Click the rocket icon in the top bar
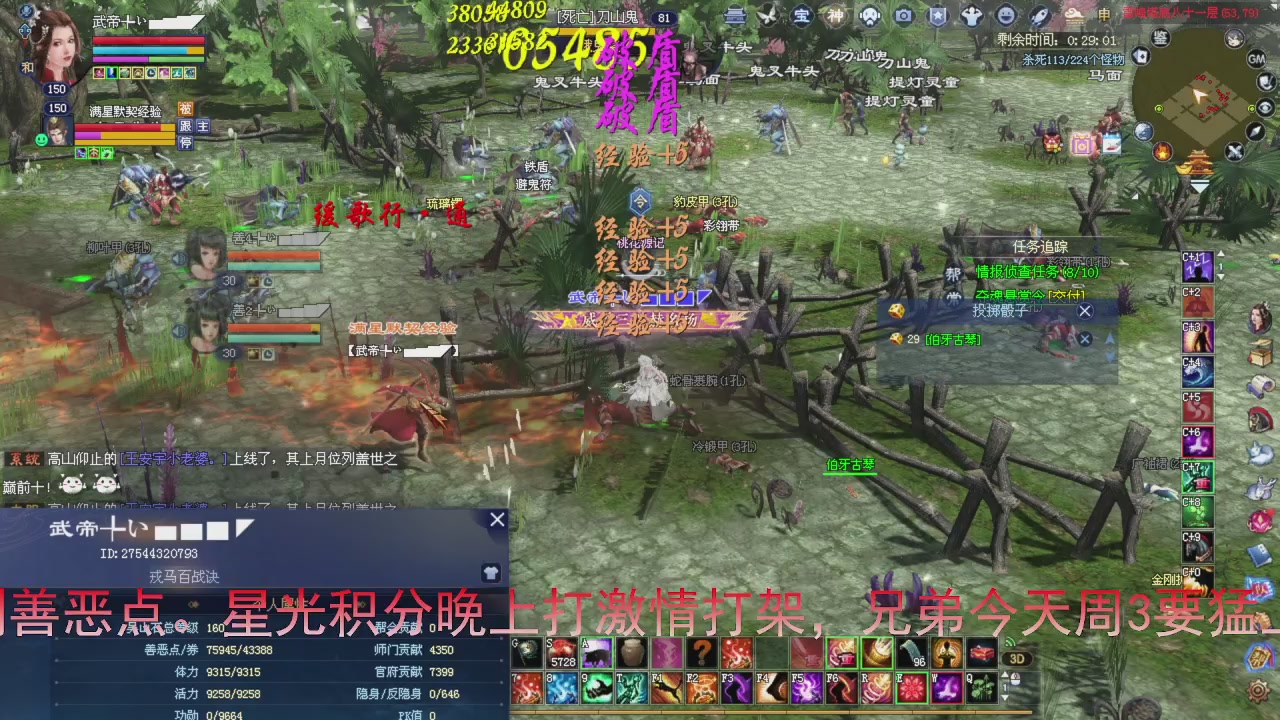Image resolution: width=1280 pixels, height=720 pixels. 1039,15
